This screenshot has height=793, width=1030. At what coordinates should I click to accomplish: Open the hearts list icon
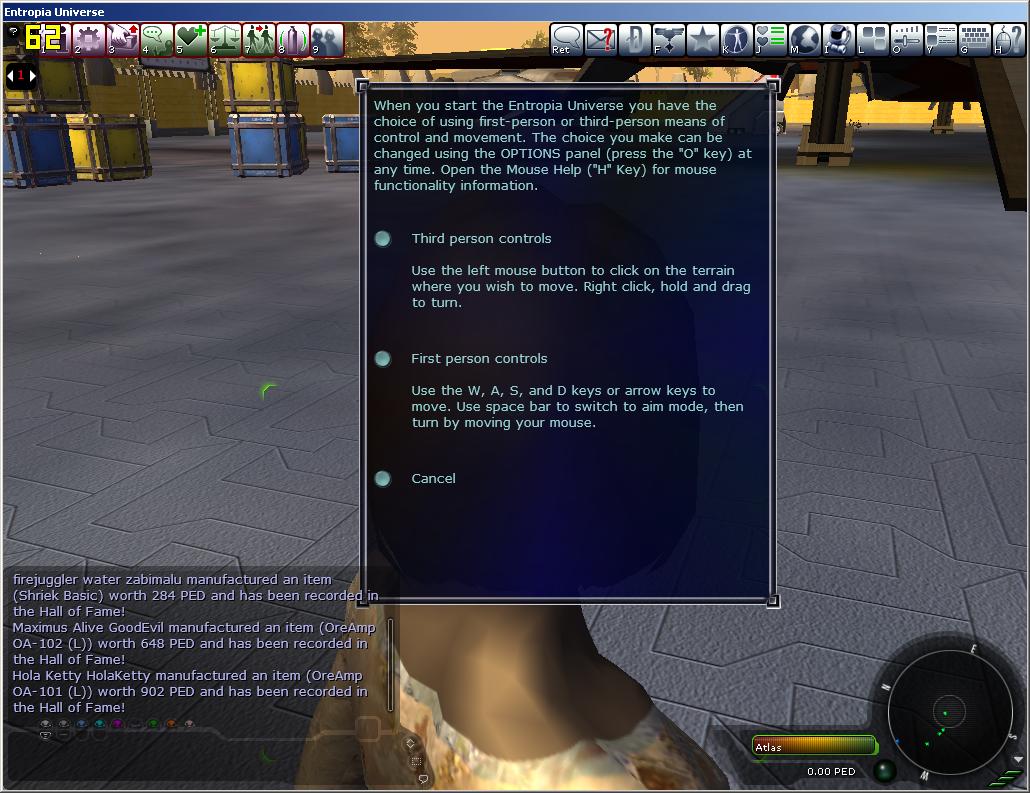(771, 39)
